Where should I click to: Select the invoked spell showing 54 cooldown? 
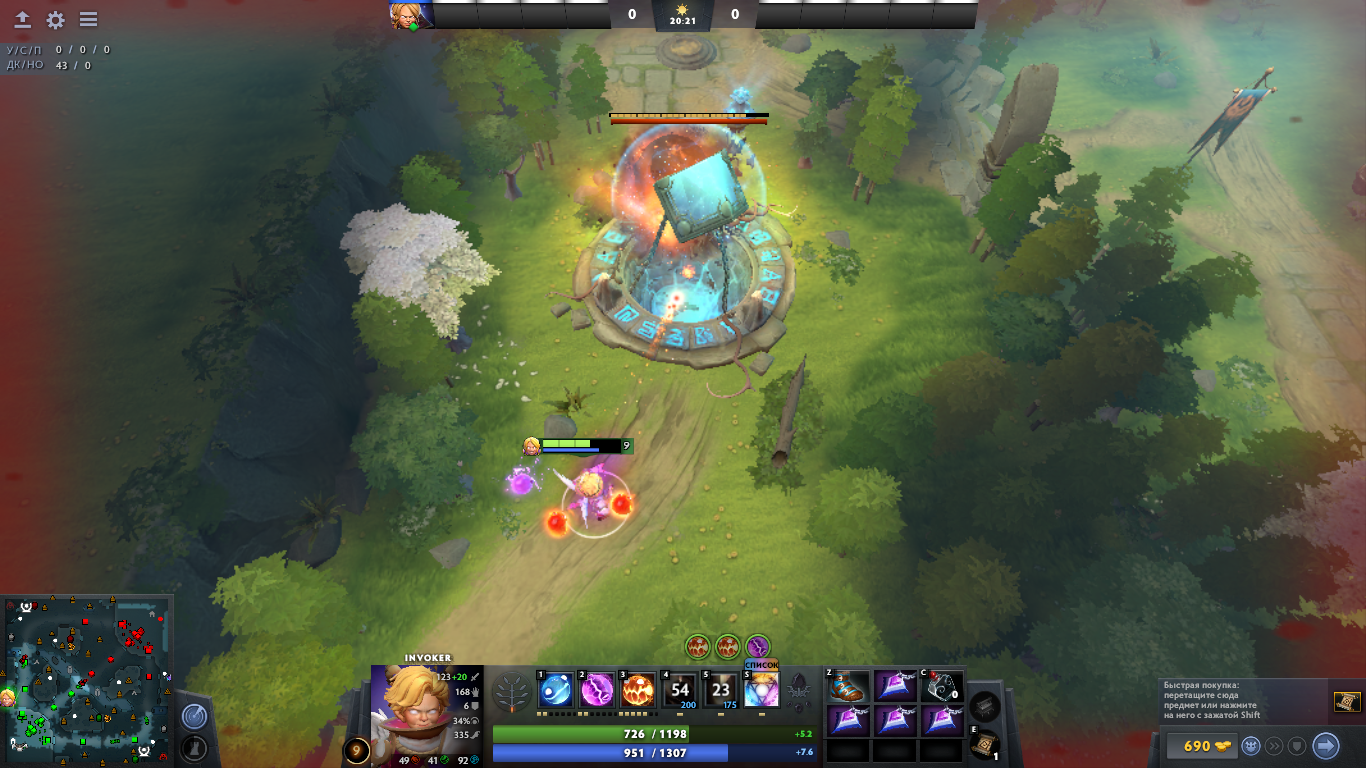(680, 690)
